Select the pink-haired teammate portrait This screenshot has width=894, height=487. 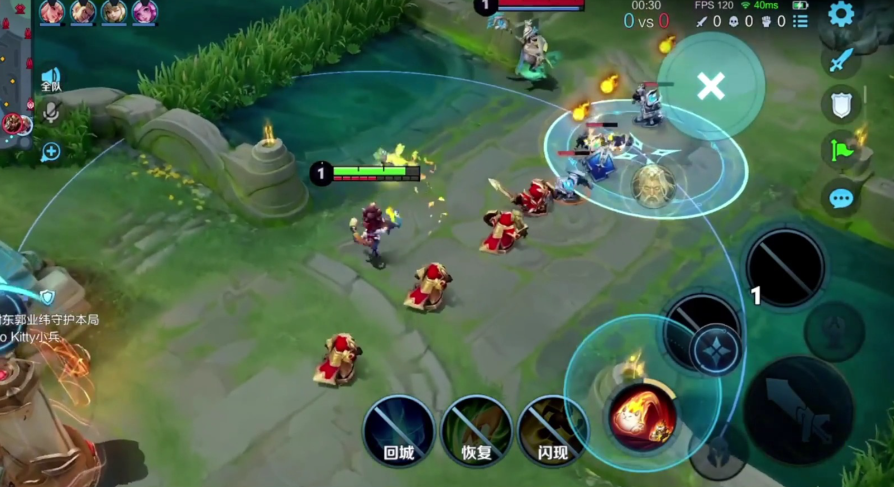145,12
